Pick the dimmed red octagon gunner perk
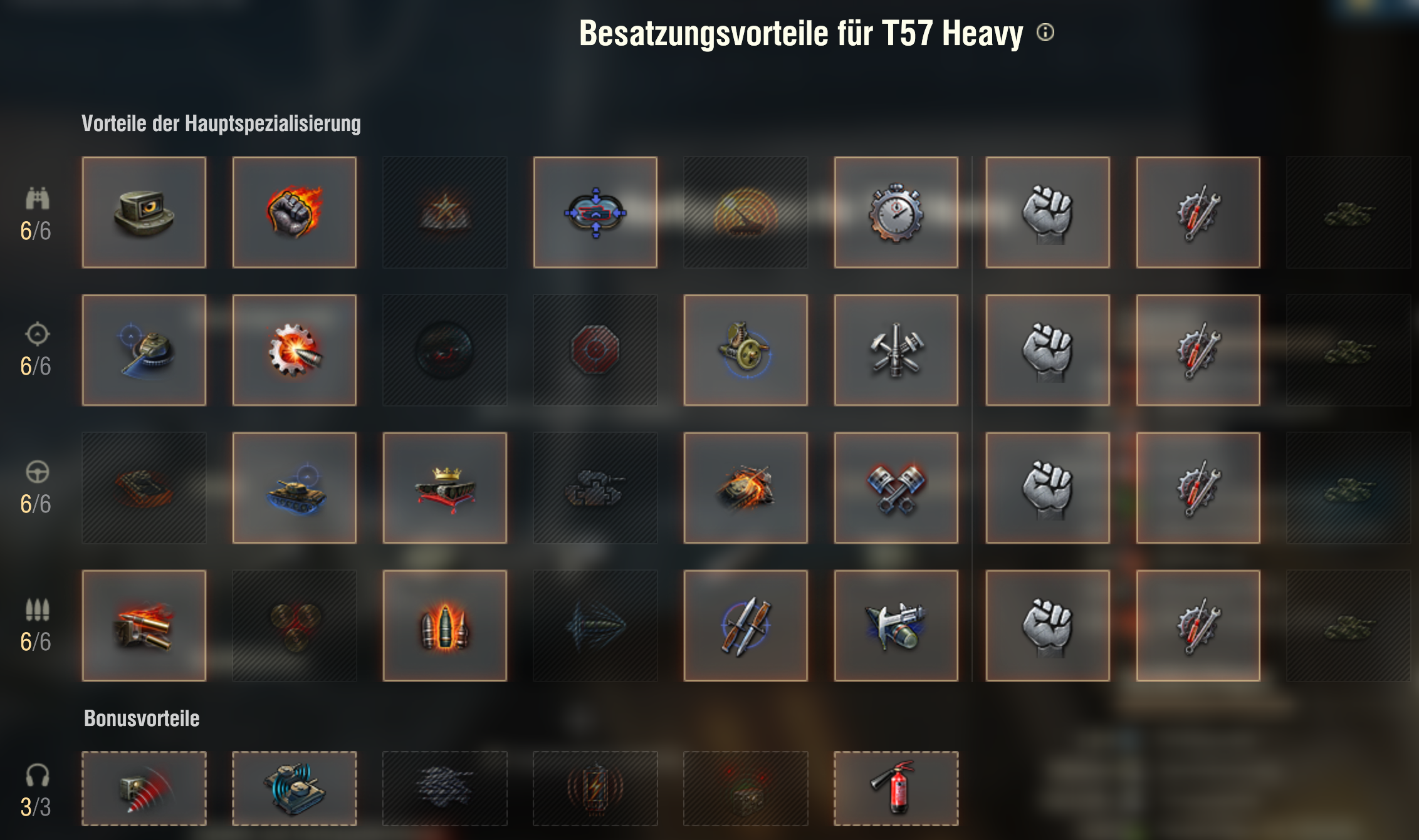Viewport: 1419px width, 840px height. [x=595, y=350]
